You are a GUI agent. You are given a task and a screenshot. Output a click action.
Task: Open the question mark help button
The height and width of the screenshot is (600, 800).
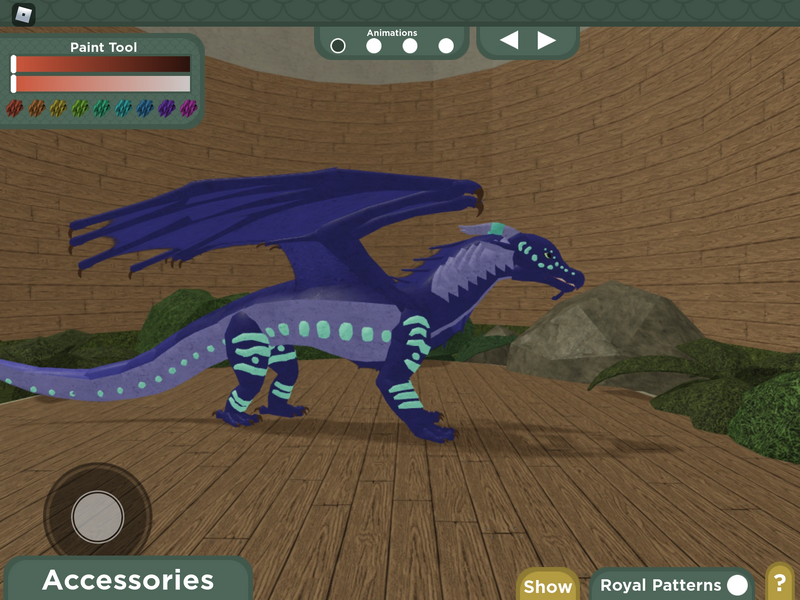click(780, 583)
